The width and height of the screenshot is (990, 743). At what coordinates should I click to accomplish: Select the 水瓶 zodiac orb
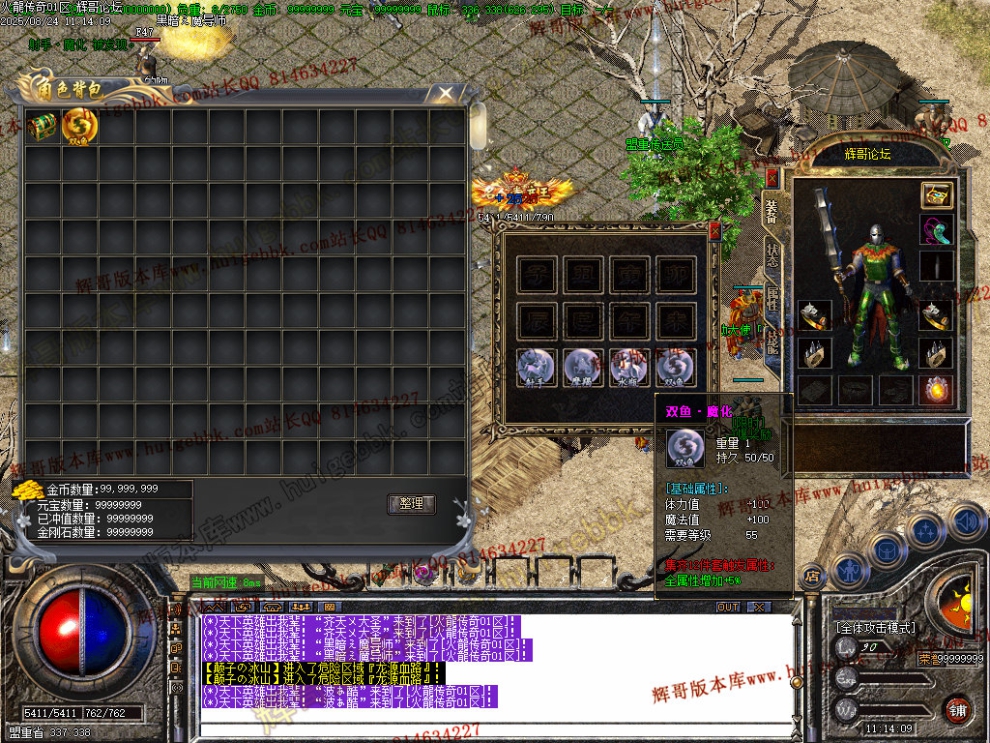629,367
